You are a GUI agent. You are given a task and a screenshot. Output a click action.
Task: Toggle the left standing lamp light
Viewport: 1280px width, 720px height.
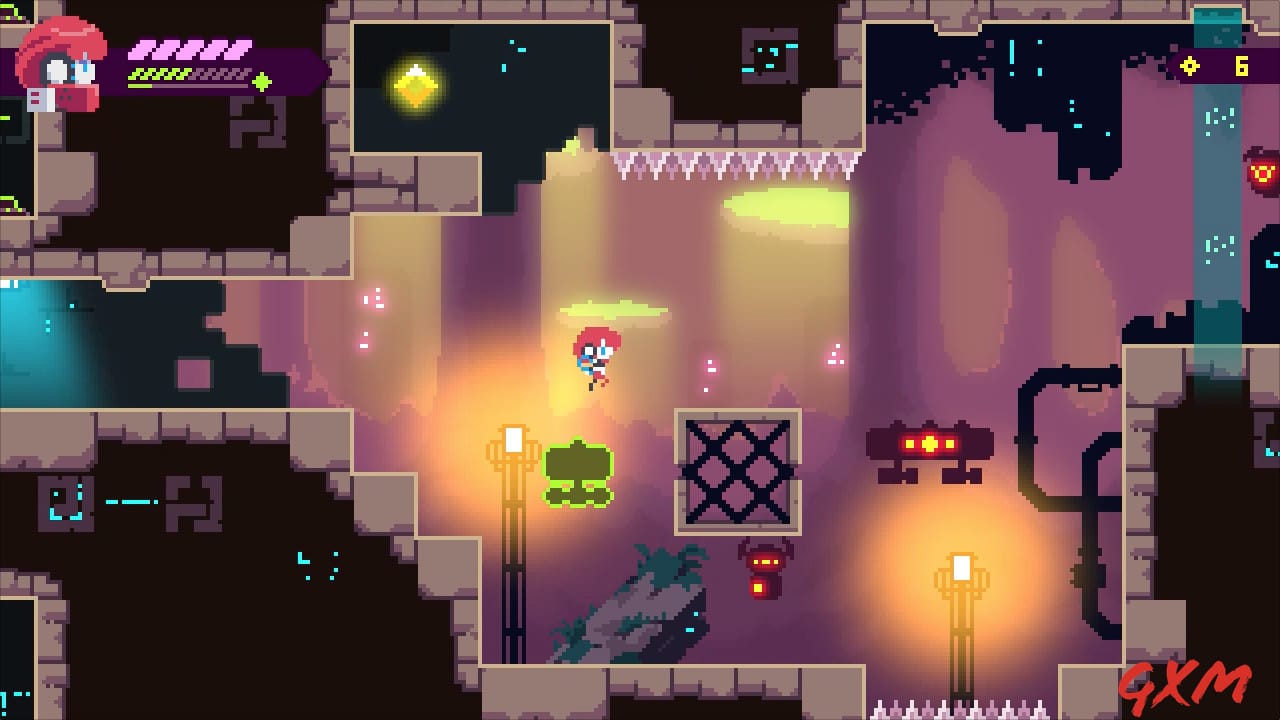coord(514,437)
